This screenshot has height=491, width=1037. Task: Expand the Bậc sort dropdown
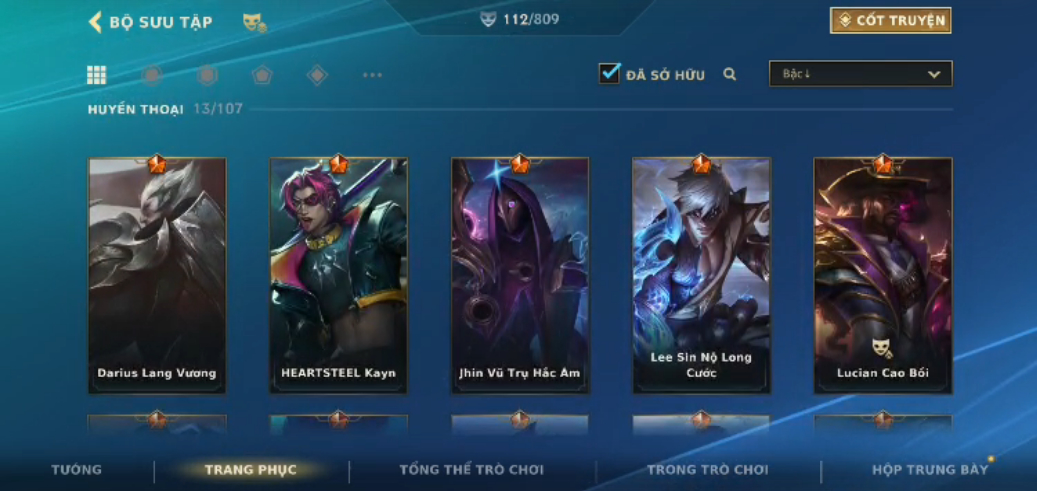(860, 74)
